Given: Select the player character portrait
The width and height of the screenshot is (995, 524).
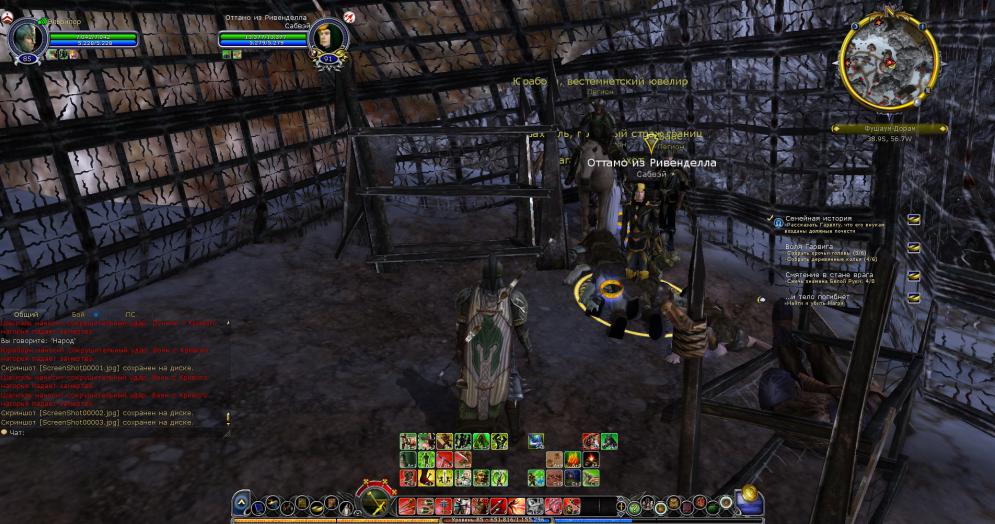Looking at the screenshot, I should (28, 38).
